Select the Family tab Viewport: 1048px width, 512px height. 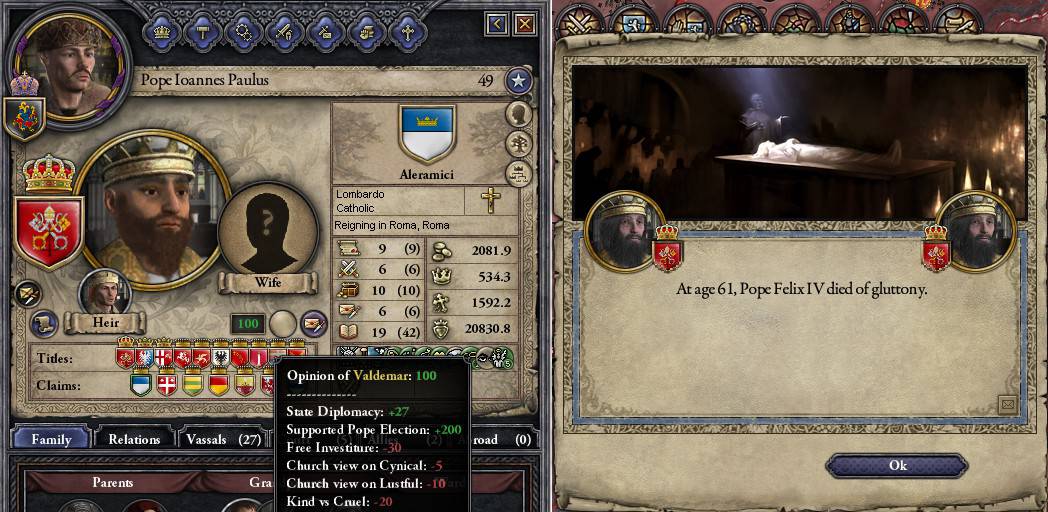pos(51,439)
